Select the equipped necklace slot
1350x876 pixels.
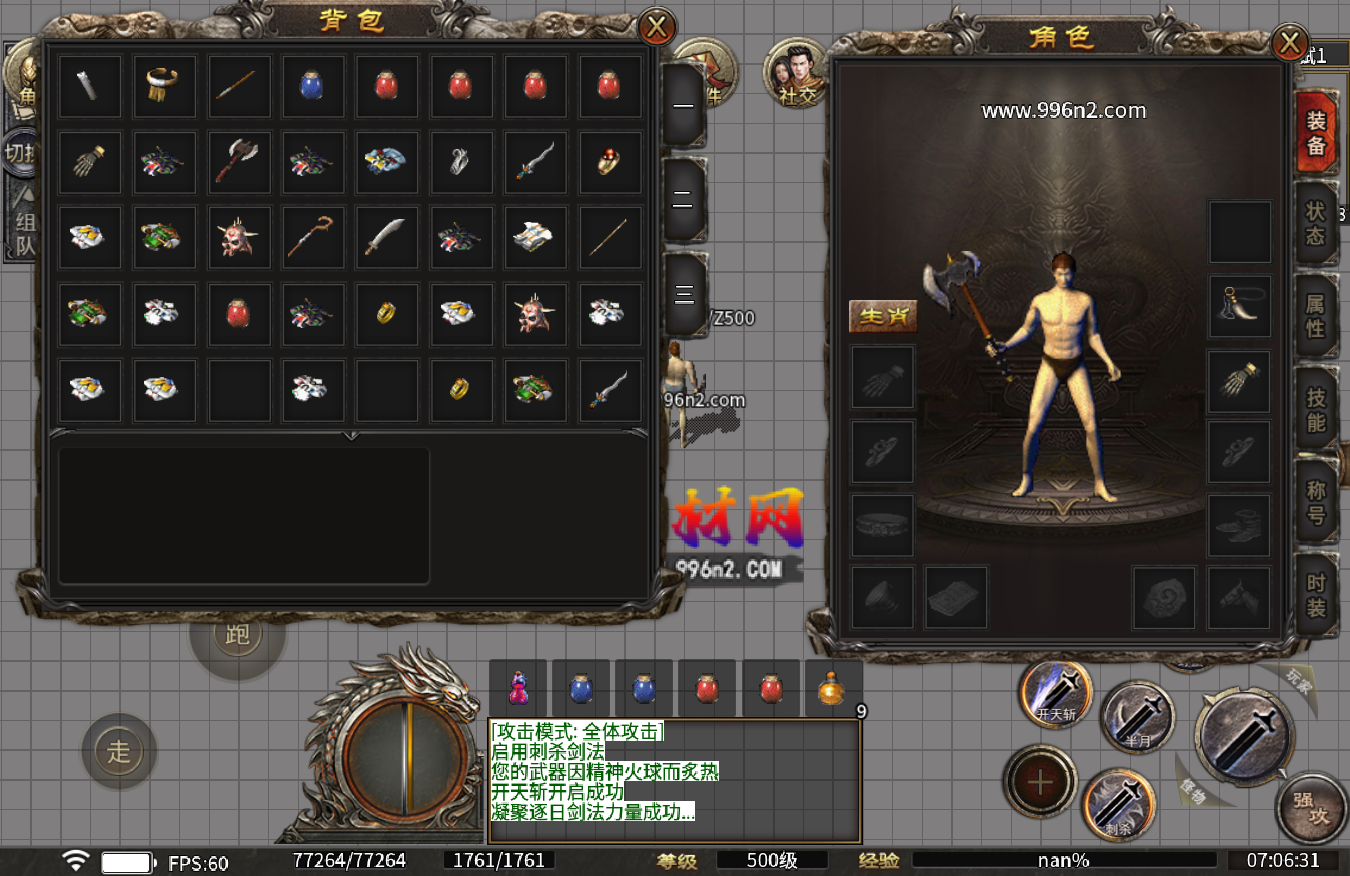[1239, 306]
